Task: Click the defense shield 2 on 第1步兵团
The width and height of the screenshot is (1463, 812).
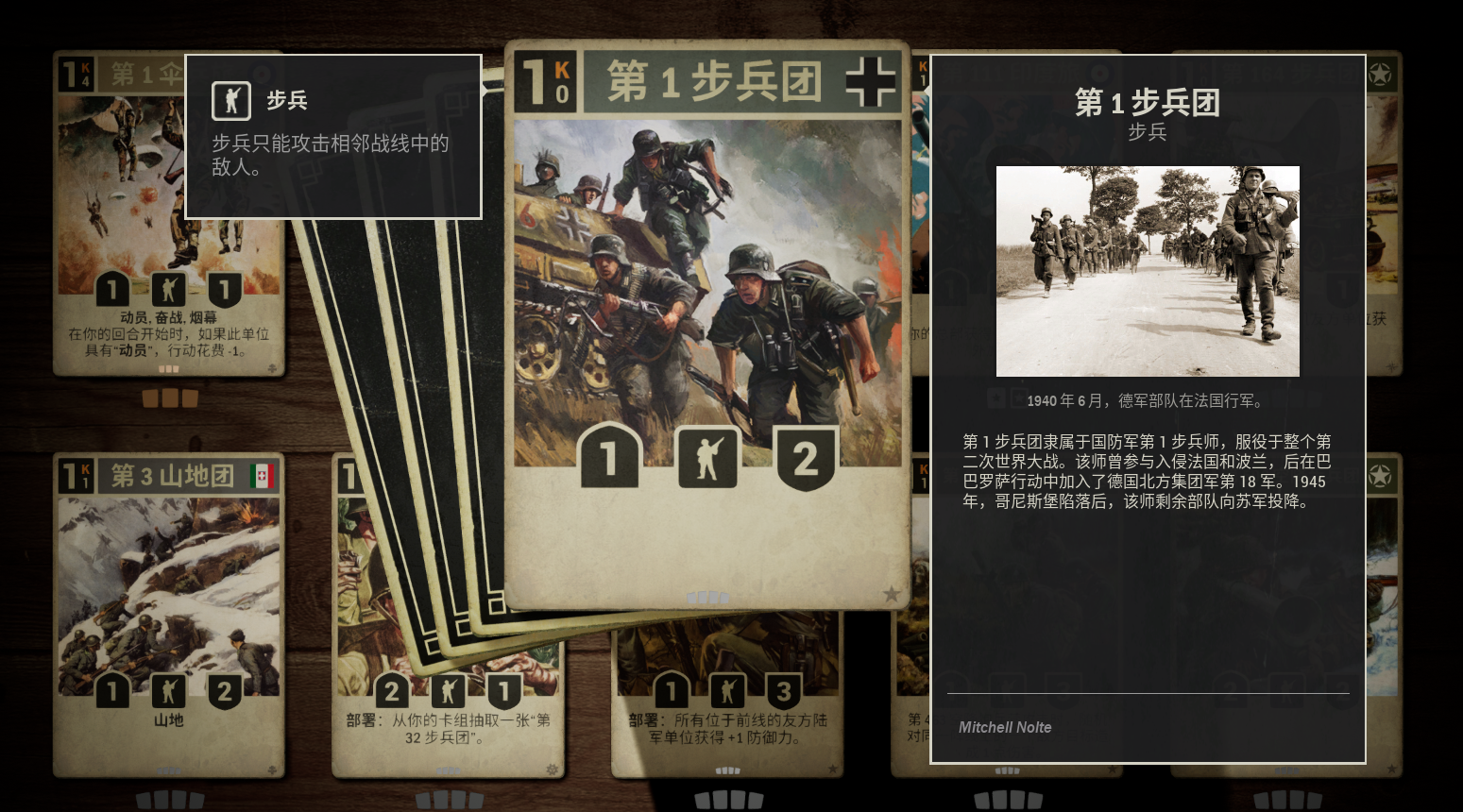Action: [x=806, y=459]
